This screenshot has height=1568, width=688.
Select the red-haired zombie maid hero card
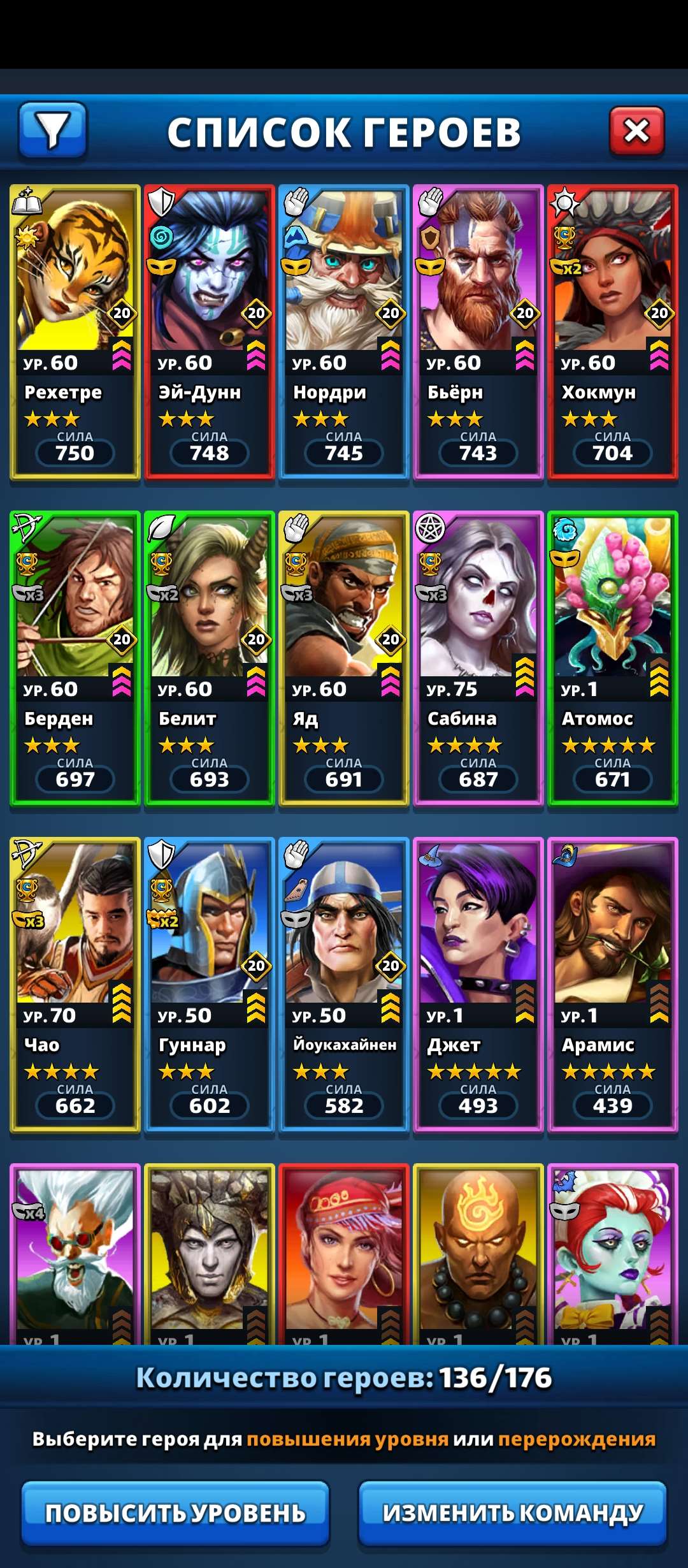pos(613,1252)
